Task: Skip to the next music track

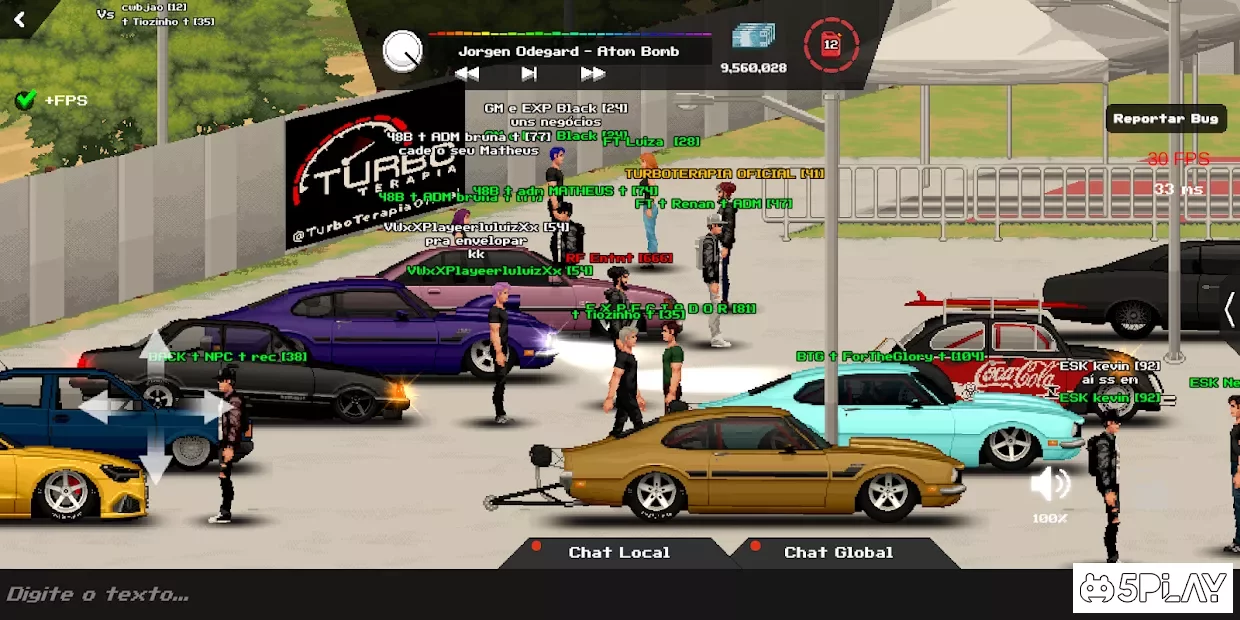Action: 593,74
